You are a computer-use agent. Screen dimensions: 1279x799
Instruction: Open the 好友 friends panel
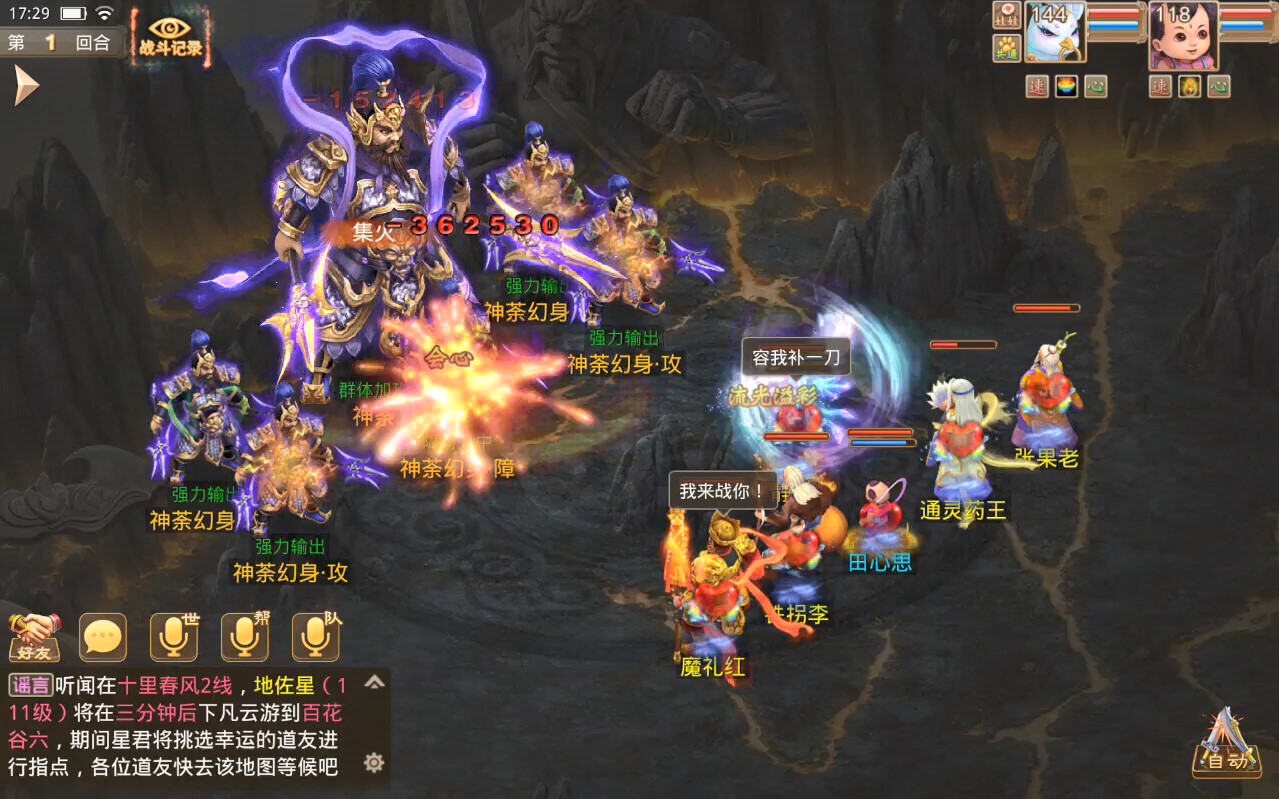[x=34, y=637]
